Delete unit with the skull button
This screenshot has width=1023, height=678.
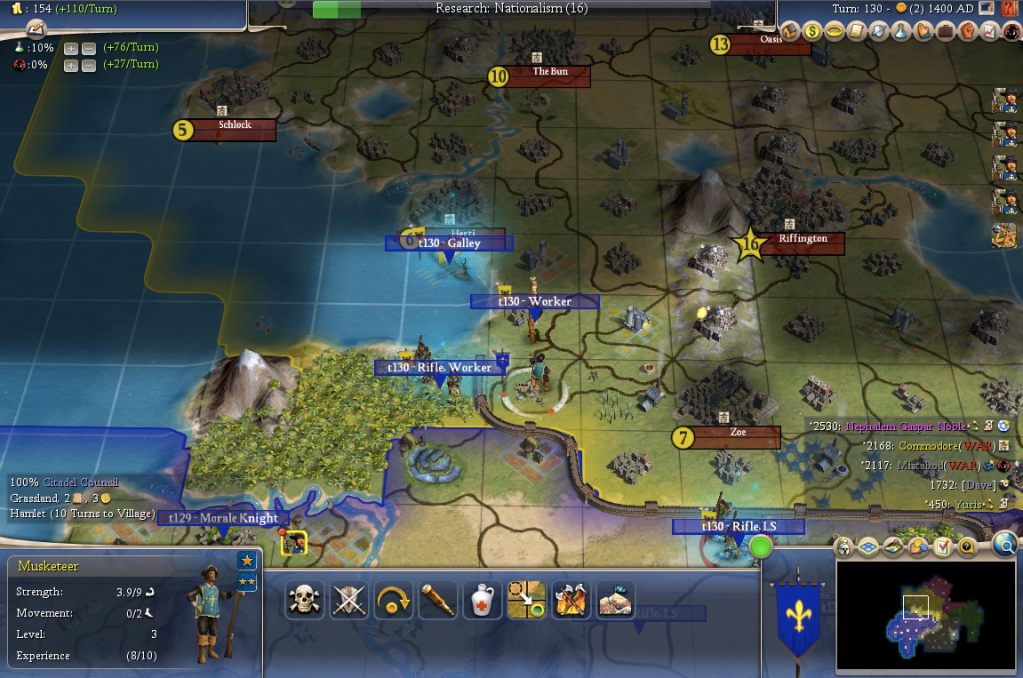click(x=305, y=600)
